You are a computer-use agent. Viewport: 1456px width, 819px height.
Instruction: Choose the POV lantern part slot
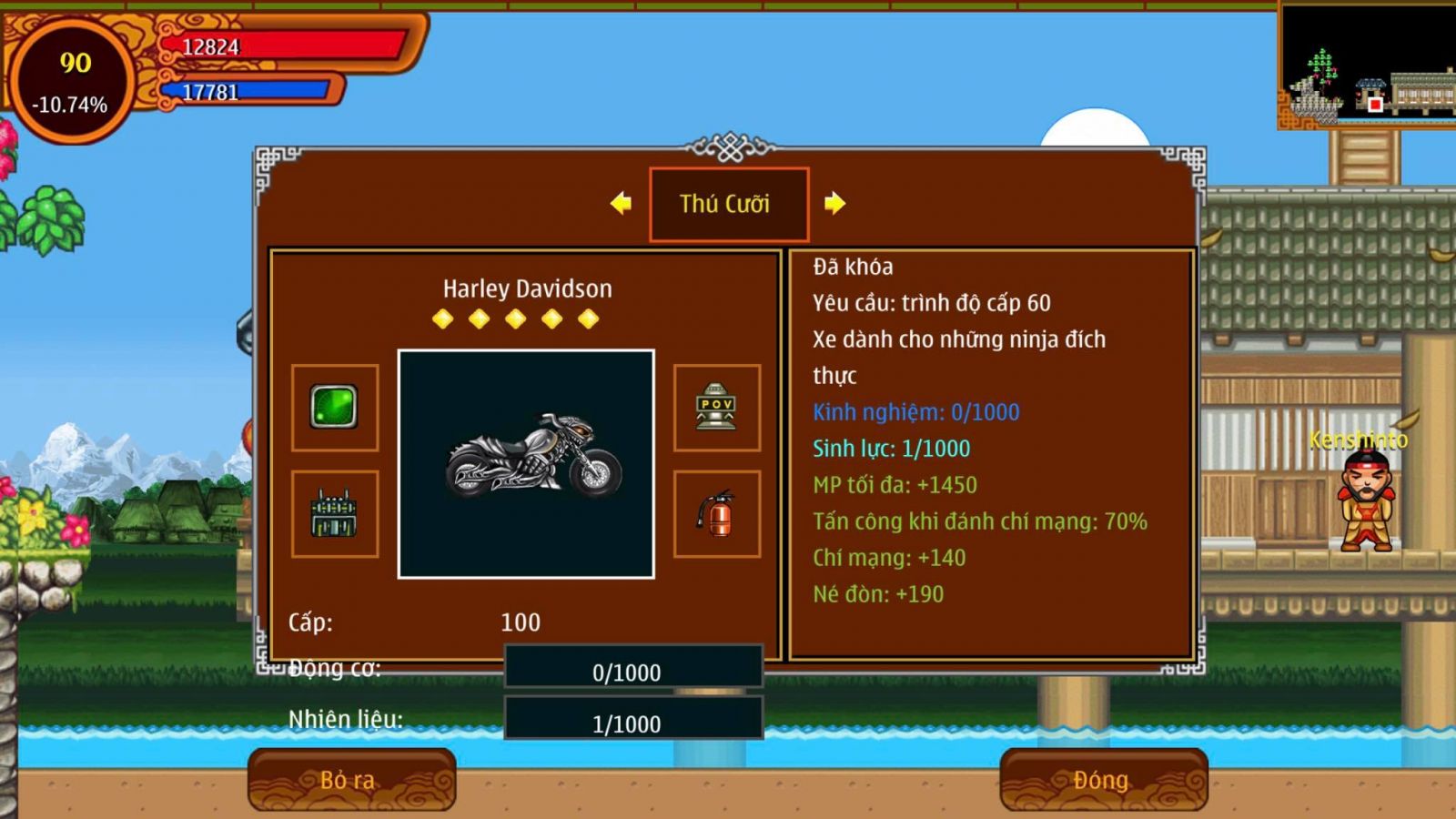716,407
